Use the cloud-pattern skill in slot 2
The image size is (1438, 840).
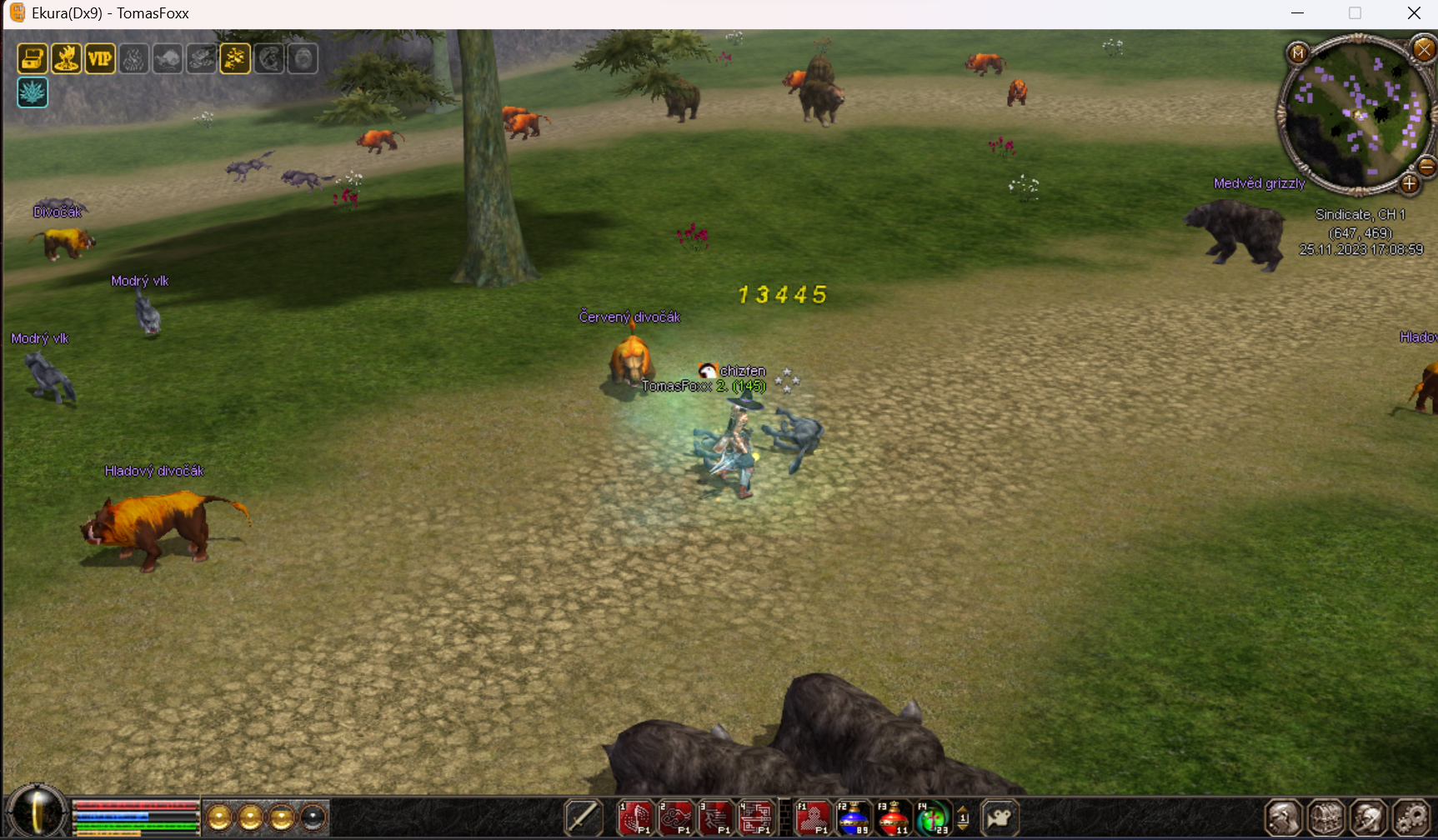(x=676, y=817)
